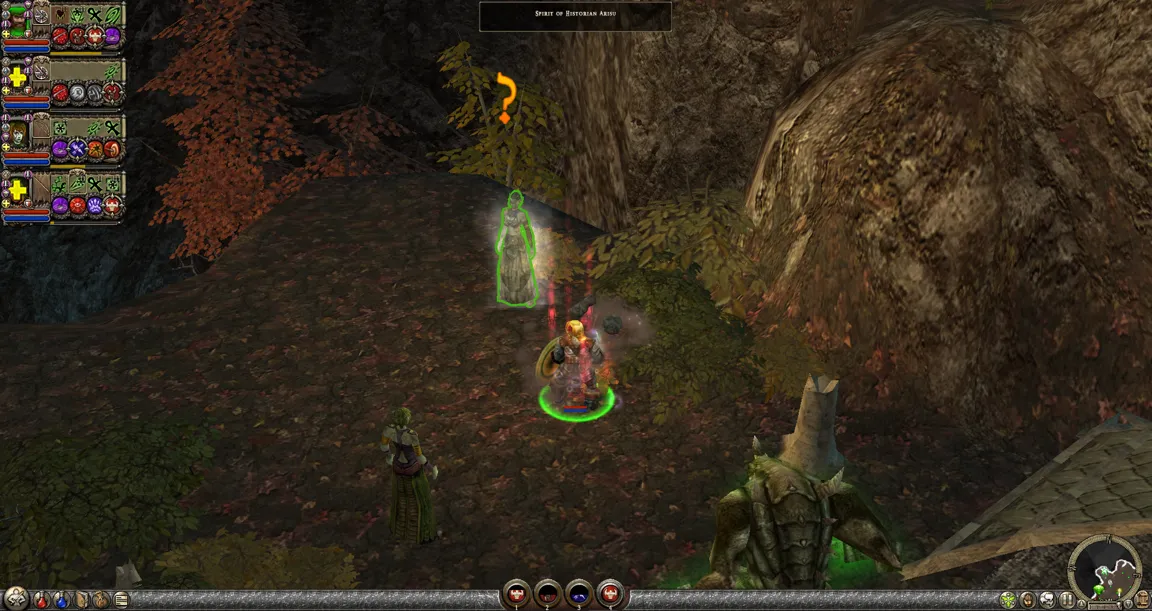Click the fourth hero's paw print skill
This screenshot has height=611, width=1152.
[x=95, y=206]
